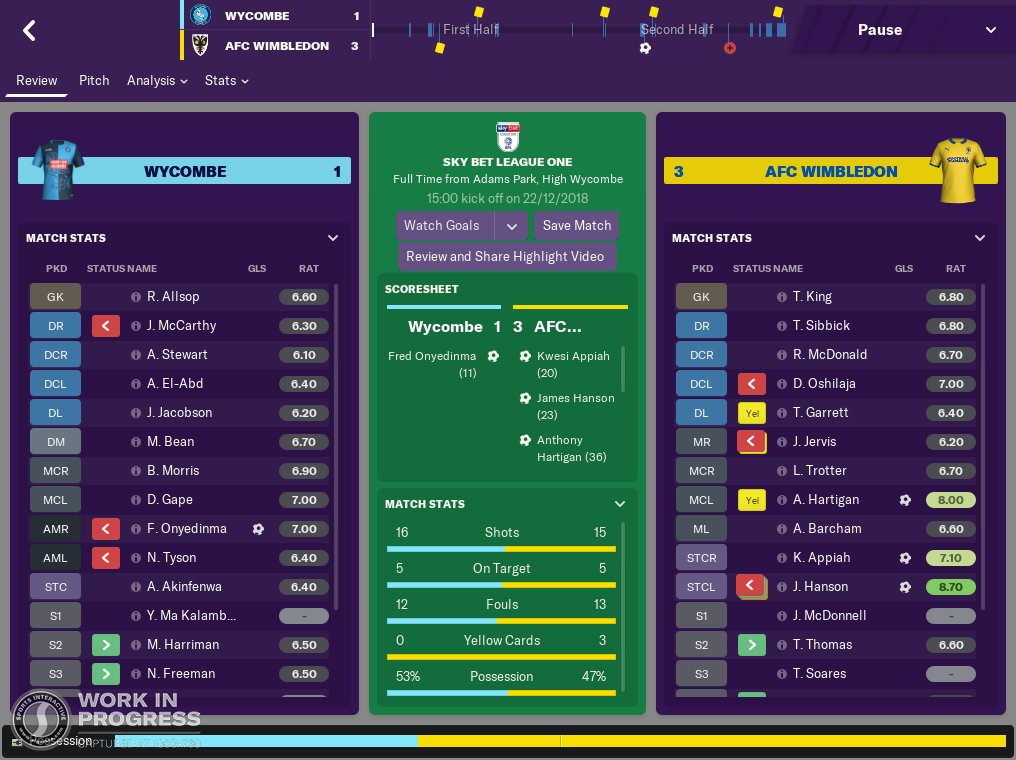This screenshot has width=1016, height=760.
Task: Switch to the Pitch tab
Action: click(x=94, y=80)
